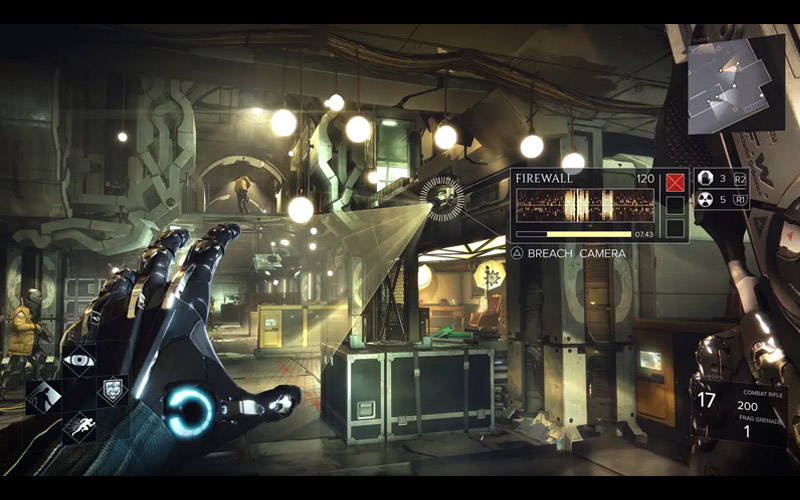
Task: Click the firewall waveform display
Action: (x=585, y=206)
